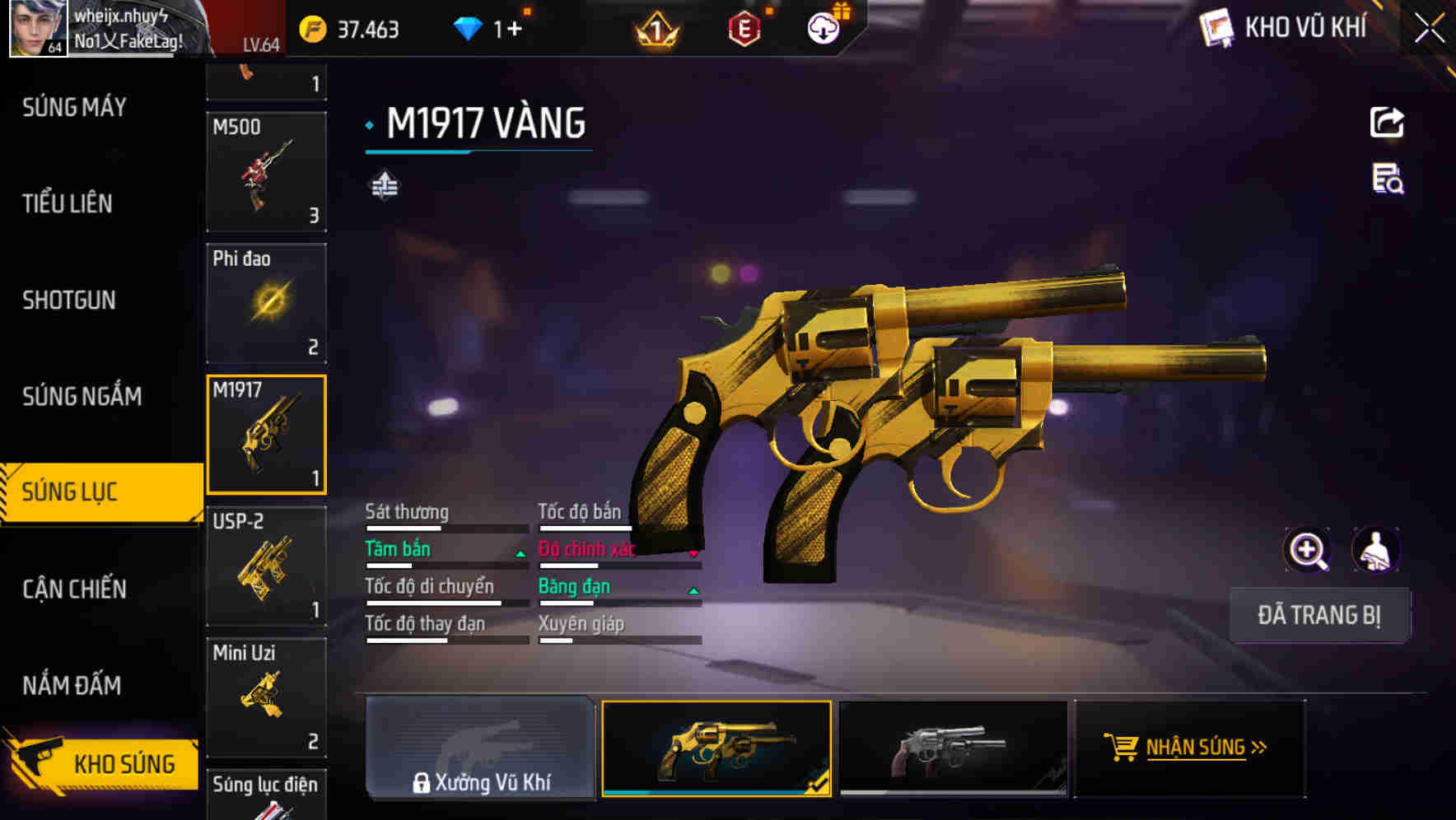Select the M500 weapon thumbnail
Image resolution: width=1456 pixels, height=820 pixels.
[266, 172]
